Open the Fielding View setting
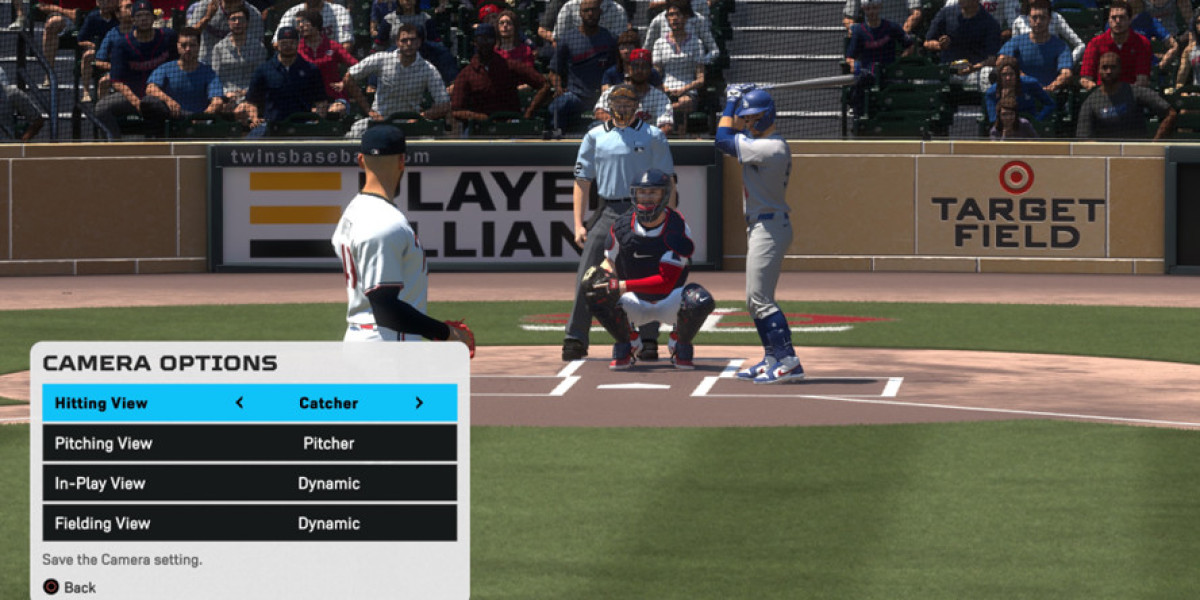This screenshot has width=1200, height=600. 249,523
